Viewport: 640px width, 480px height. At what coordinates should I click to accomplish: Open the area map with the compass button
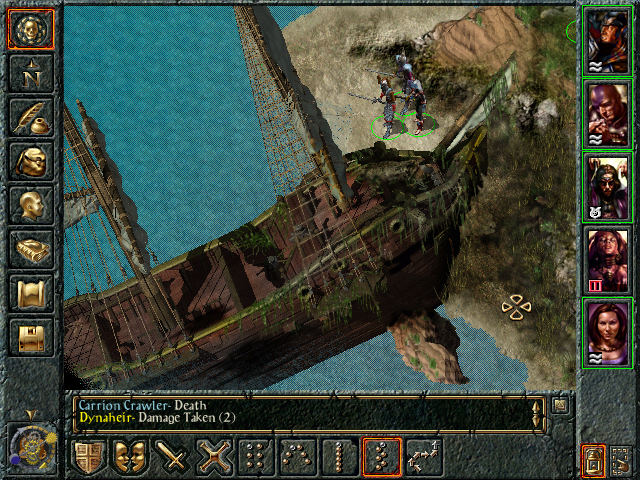(x=31, y=72)
